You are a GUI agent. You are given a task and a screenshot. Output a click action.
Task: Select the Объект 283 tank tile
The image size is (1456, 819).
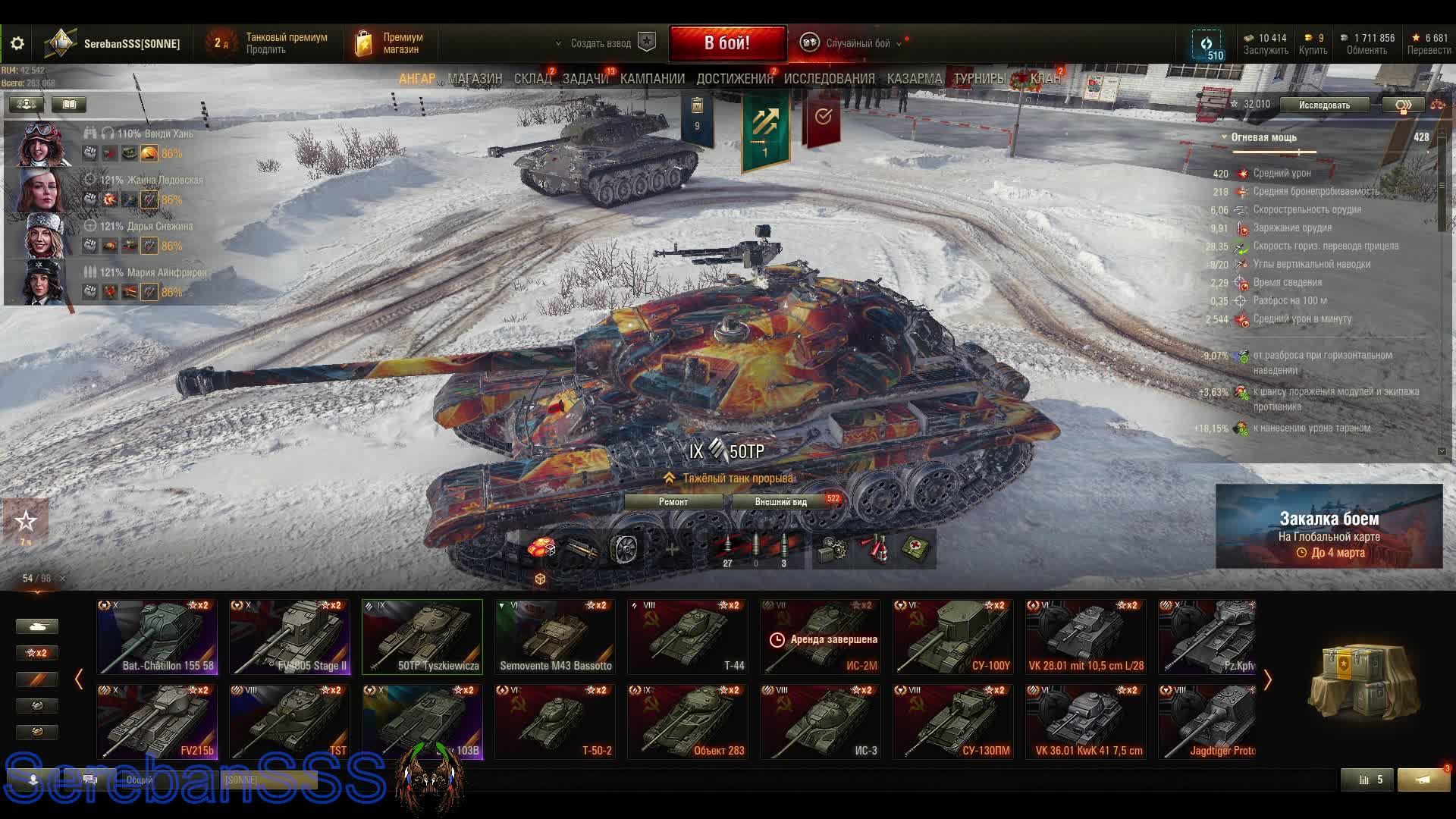tap(688, 722)
